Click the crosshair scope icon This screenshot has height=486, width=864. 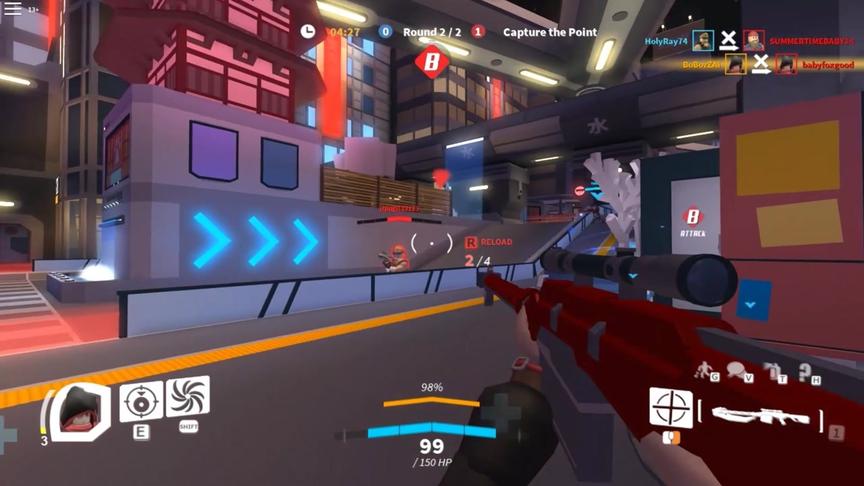coord(671,408)
